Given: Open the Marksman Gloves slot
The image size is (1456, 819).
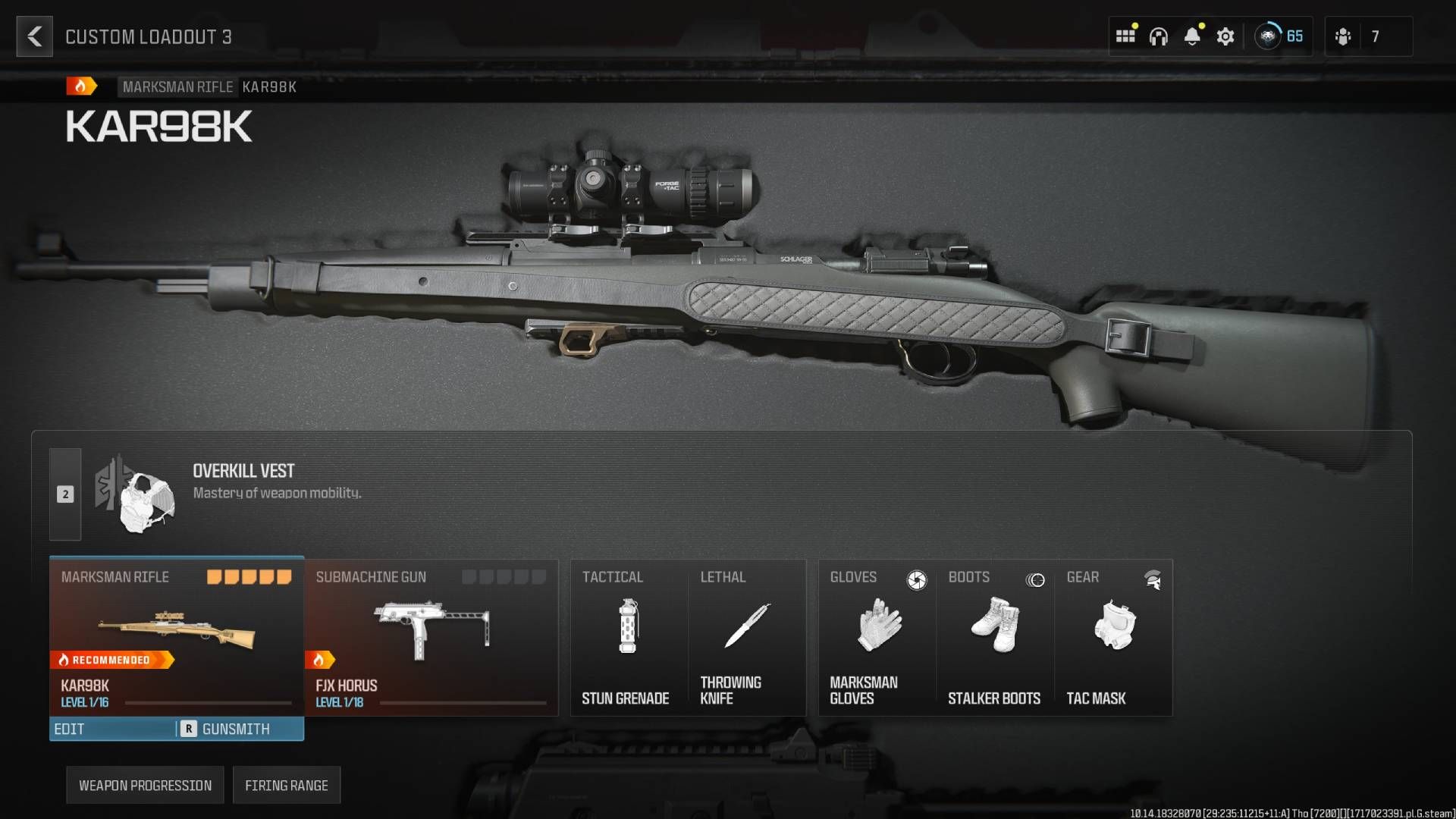Looking at the screenshot, I should coord(876,637).
